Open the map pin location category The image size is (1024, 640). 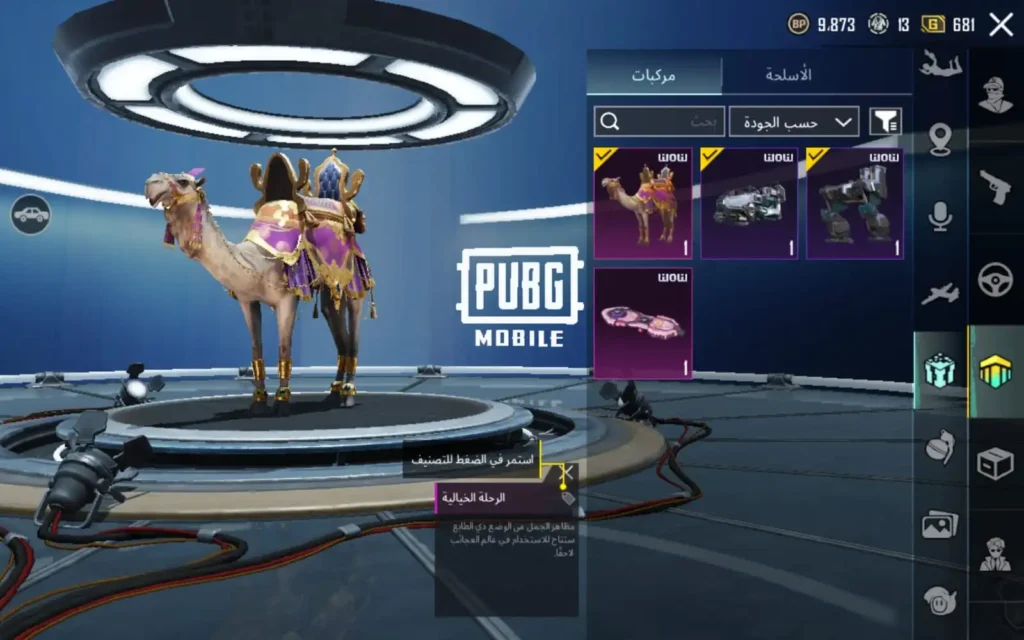[940, 140]
